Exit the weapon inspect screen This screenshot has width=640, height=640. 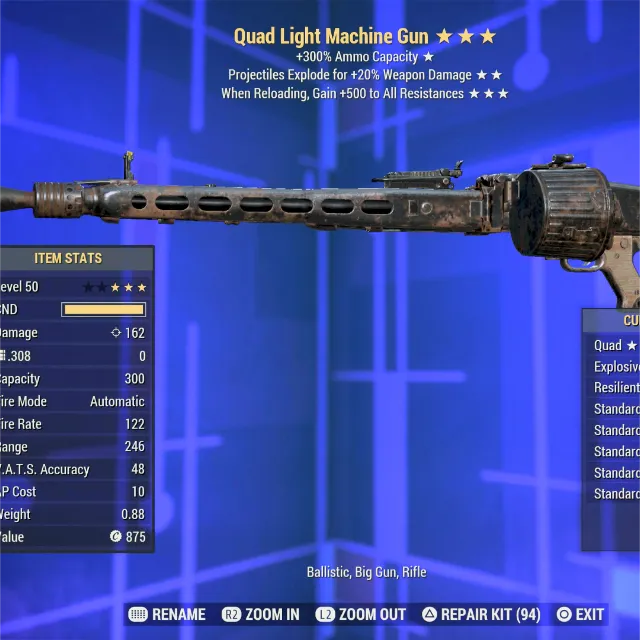point(580,614)
